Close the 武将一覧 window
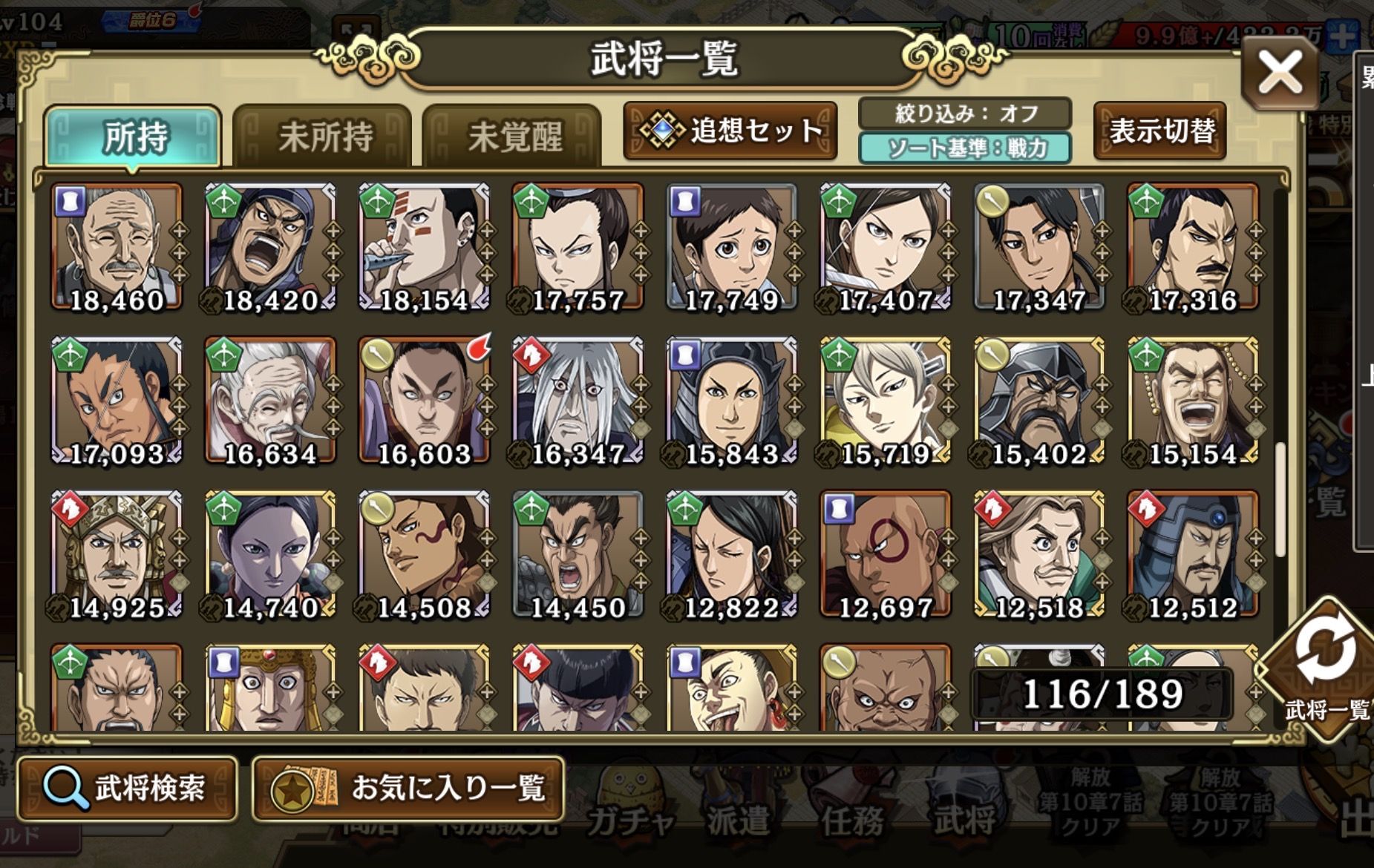Viewport: 1374px width, 868px height. tap(1279, 73)
